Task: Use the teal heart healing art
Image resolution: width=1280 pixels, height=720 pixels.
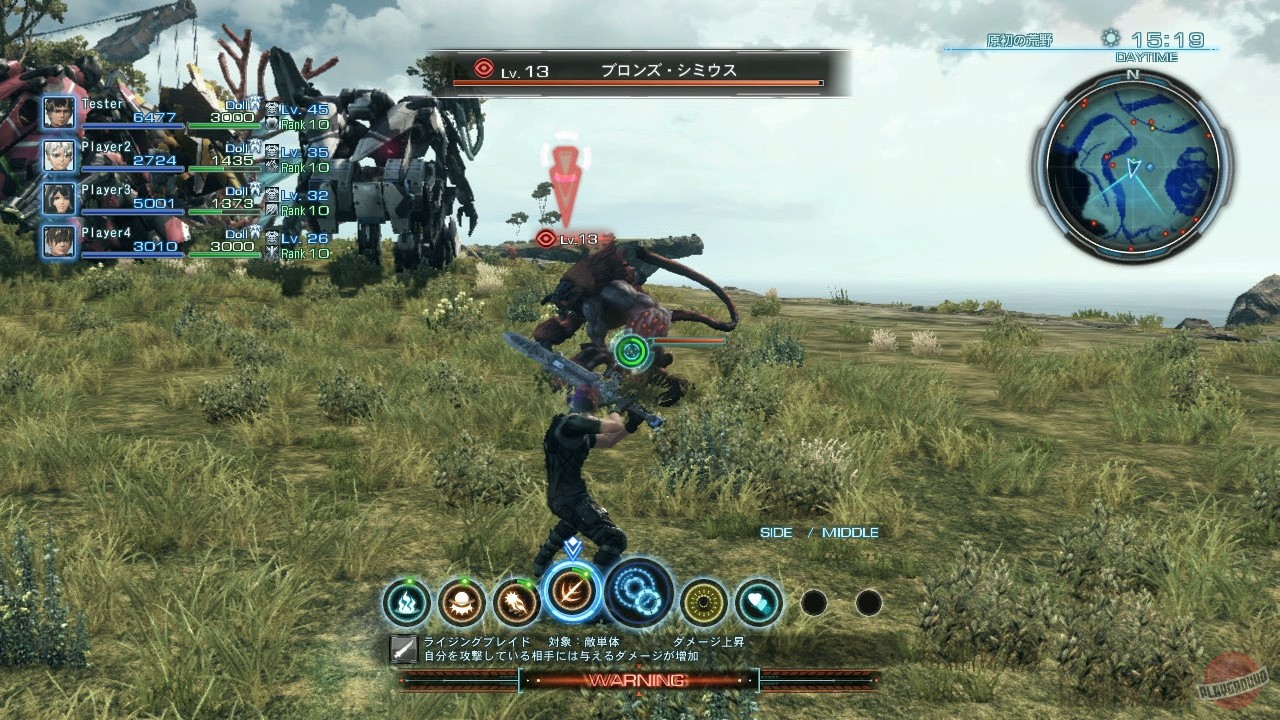Action: 758,600
